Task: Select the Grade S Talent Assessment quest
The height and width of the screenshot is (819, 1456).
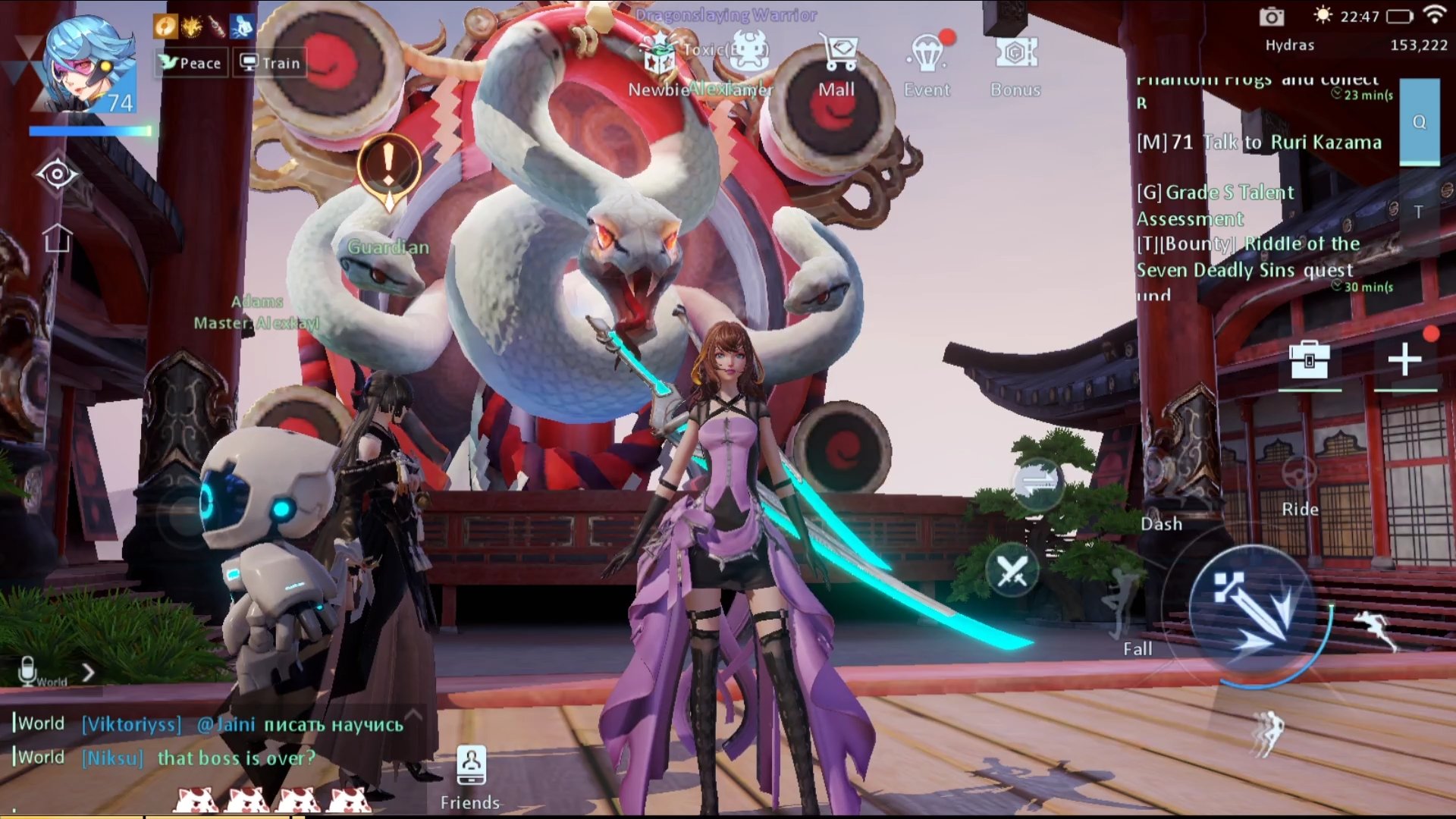Action: 1215,205
